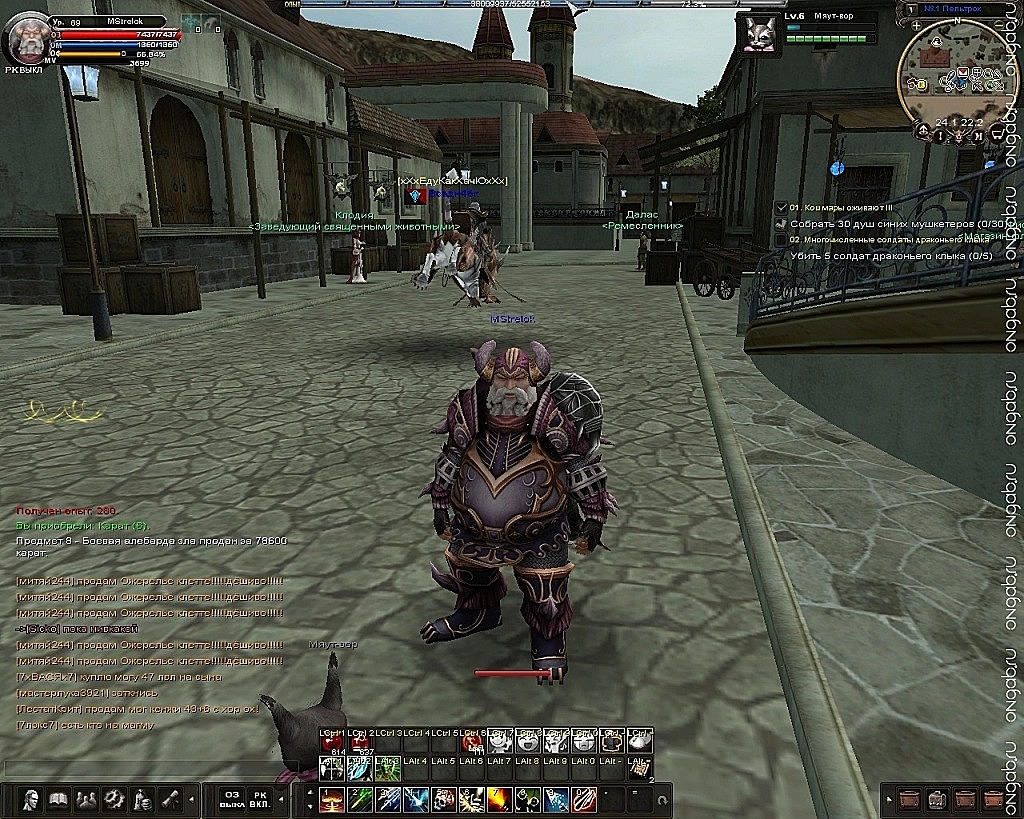Use the flaming torch skill in slot 7
The image size is (1024, 819).
(500, 800)
